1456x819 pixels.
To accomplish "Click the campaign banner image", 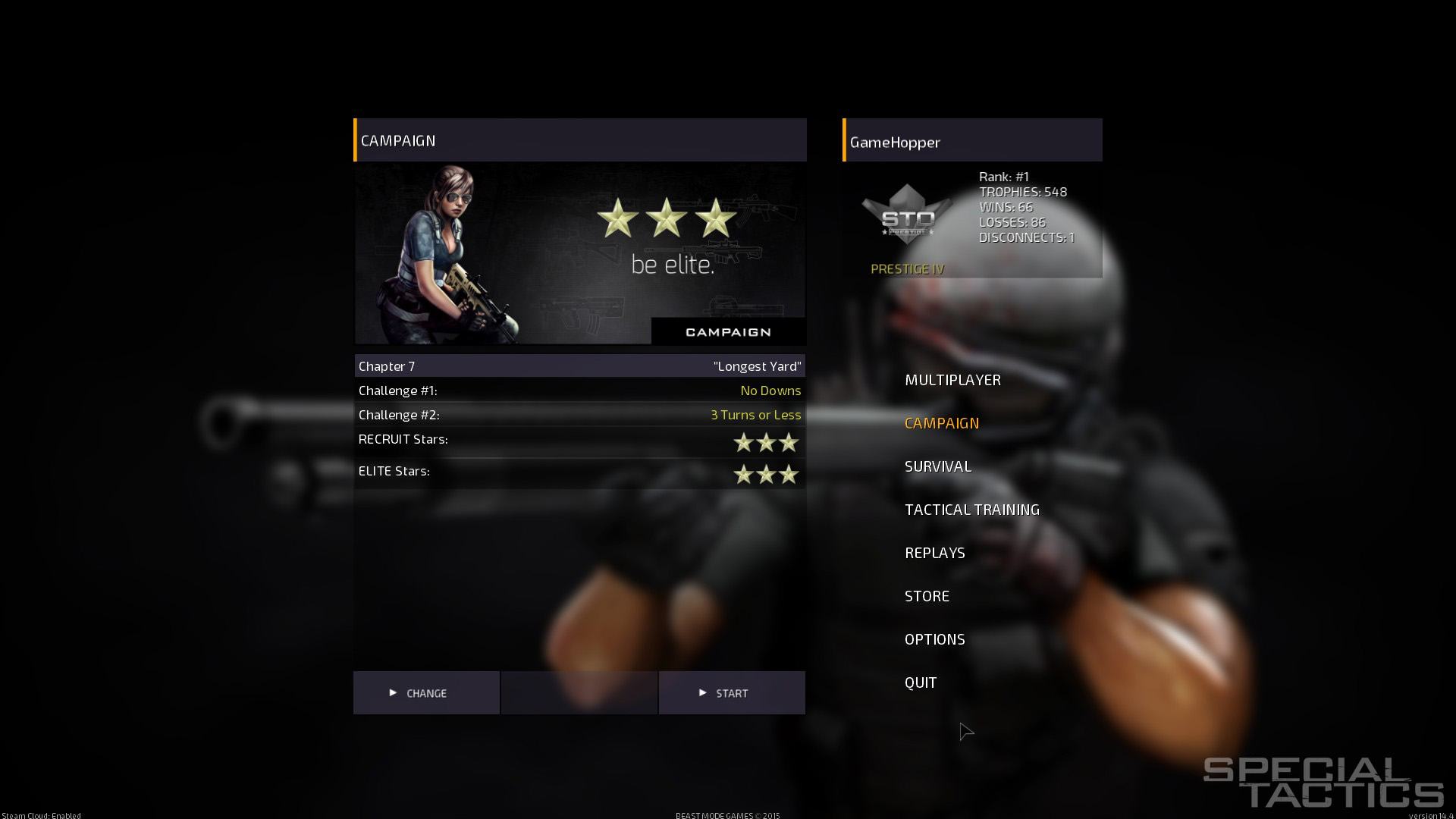I will 579,254.
